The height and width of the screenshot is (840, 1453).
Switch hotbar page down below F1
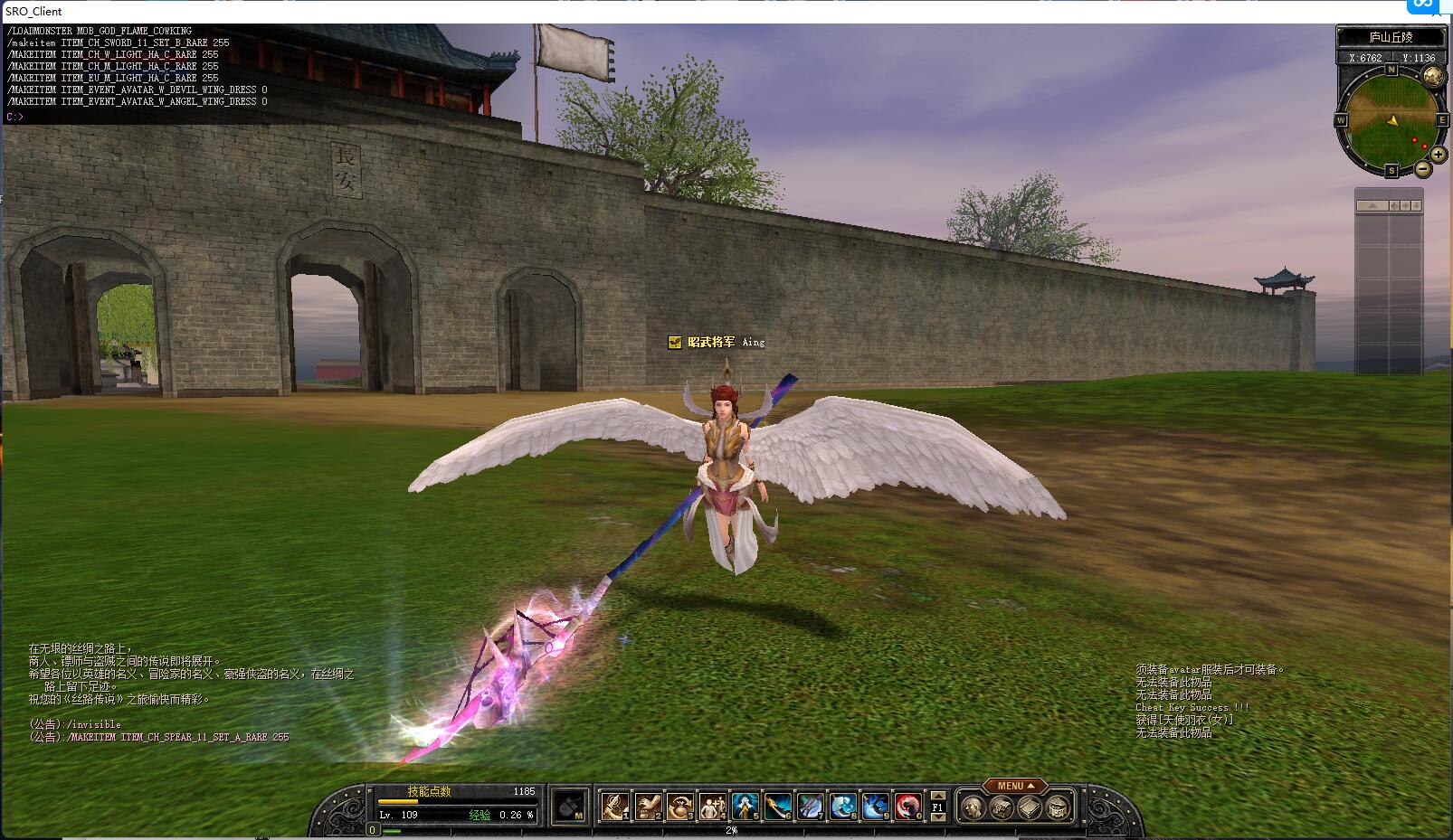[938, 817]
